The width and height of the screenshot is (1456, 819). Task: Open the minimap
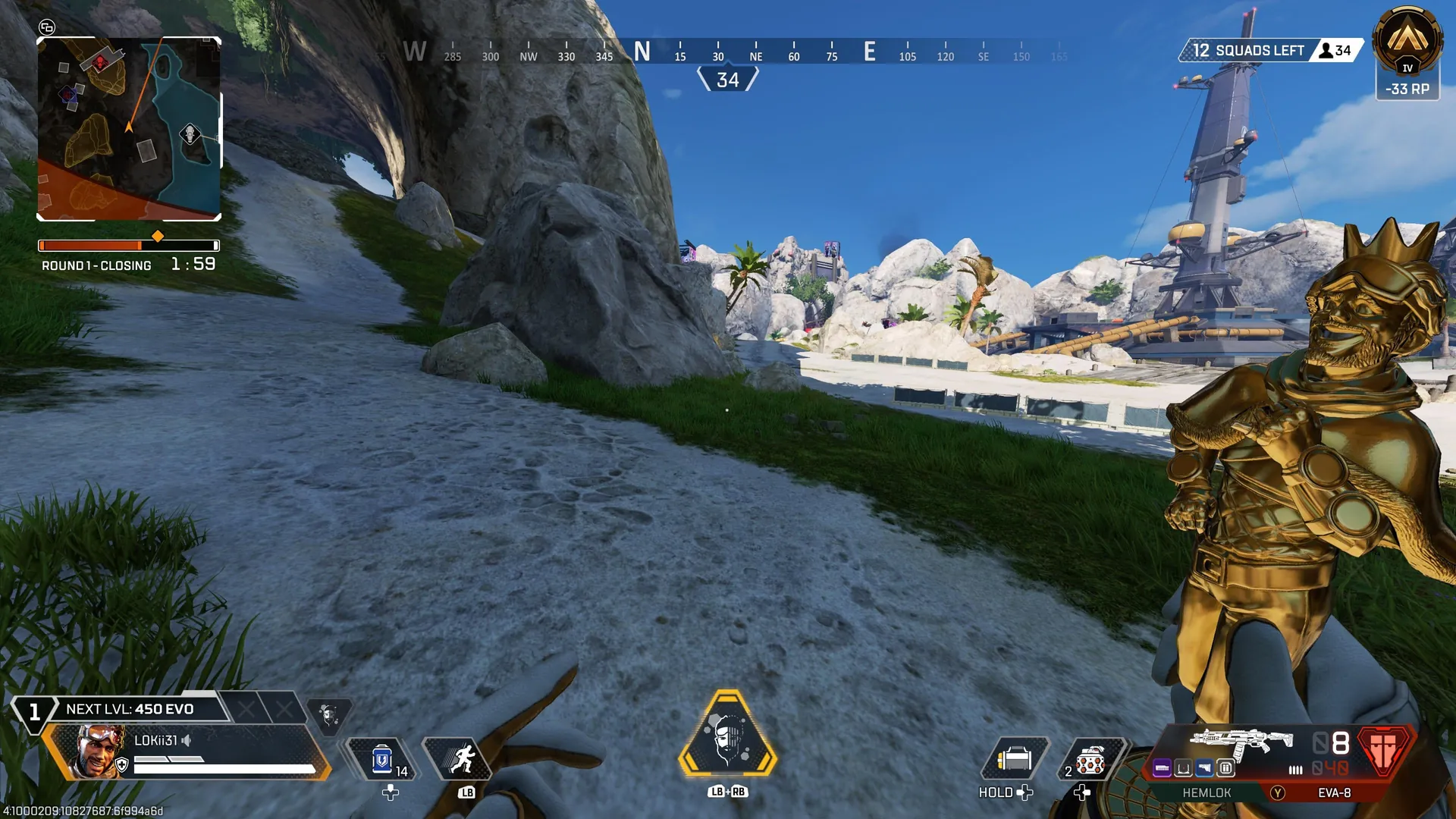click(129, 129)
